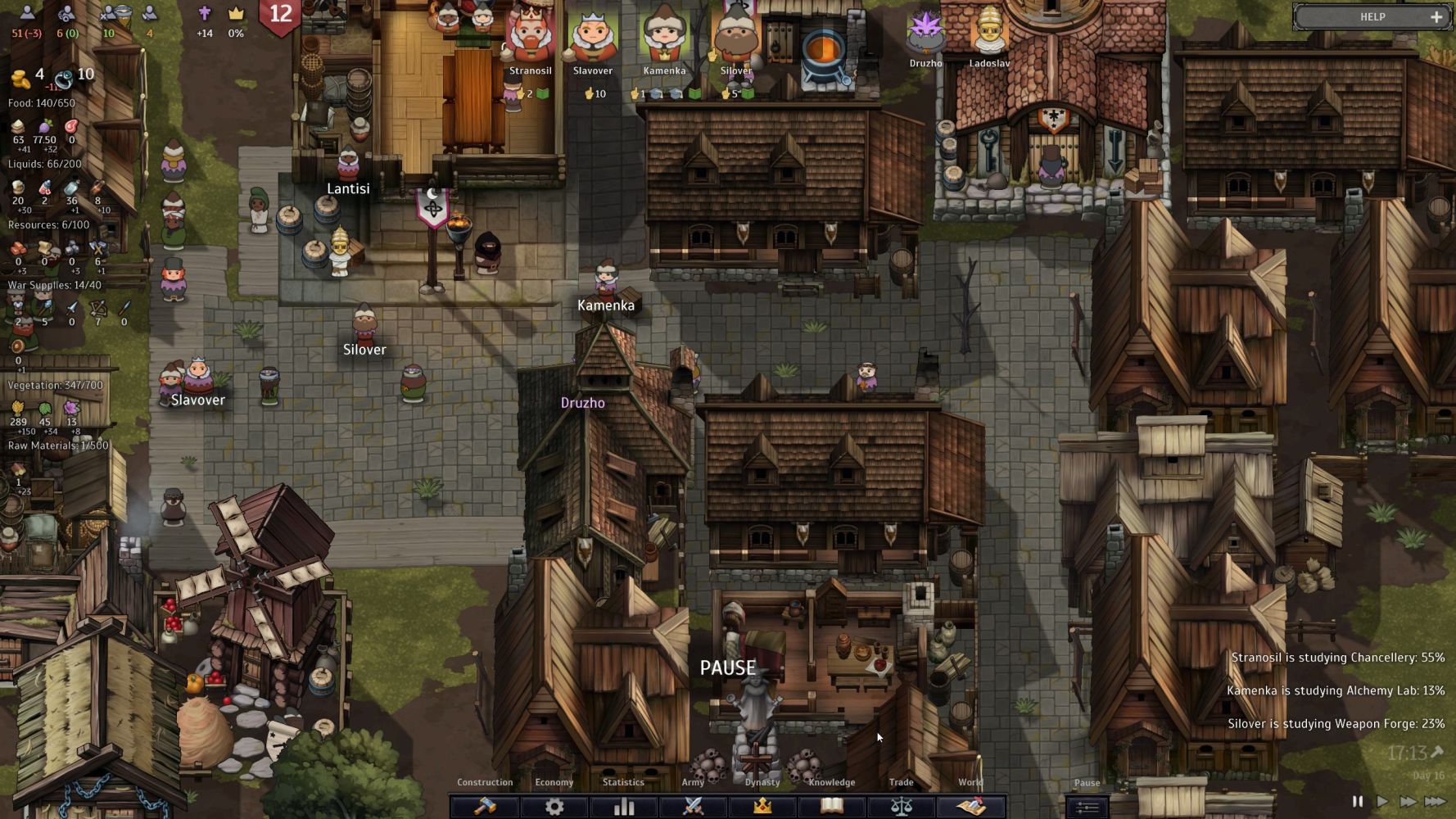Open the pause options menu button
Viewport: 1456px width, 819px height.
coord(1087,807)
